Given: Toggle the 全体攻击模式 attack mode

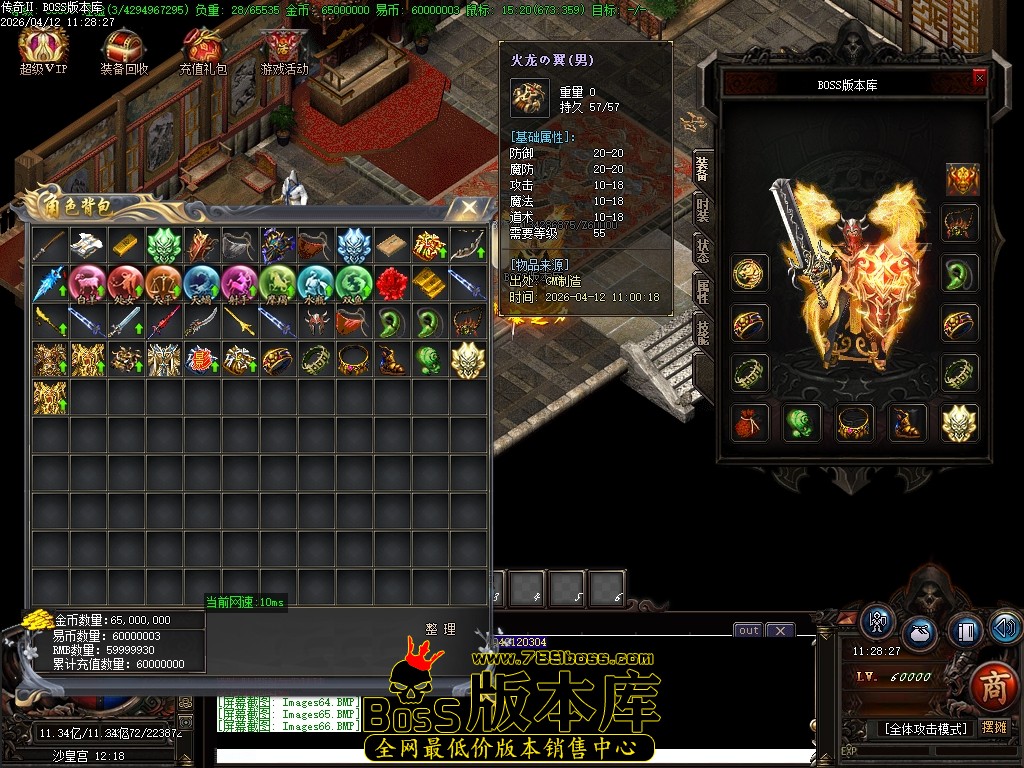Looking at the screenshot, I should (x=925, y=728).
